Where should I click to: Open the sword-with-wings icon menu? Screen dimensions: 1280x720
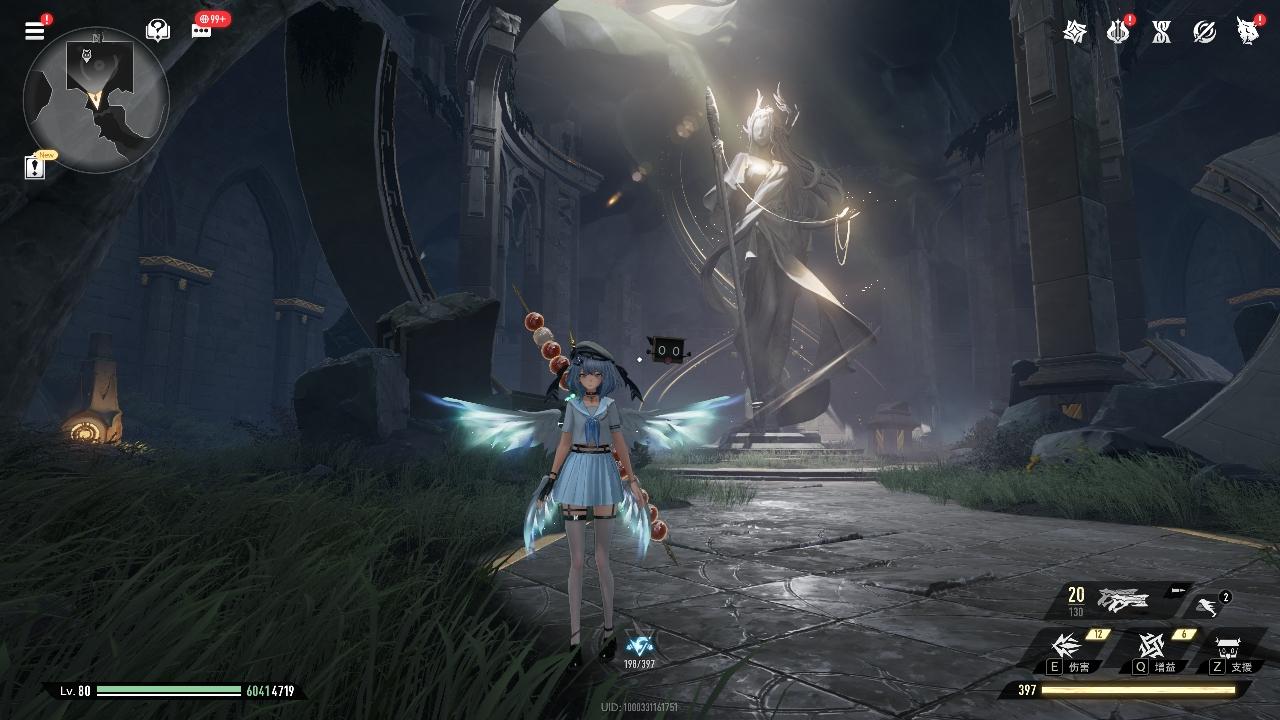point(1118,32)
